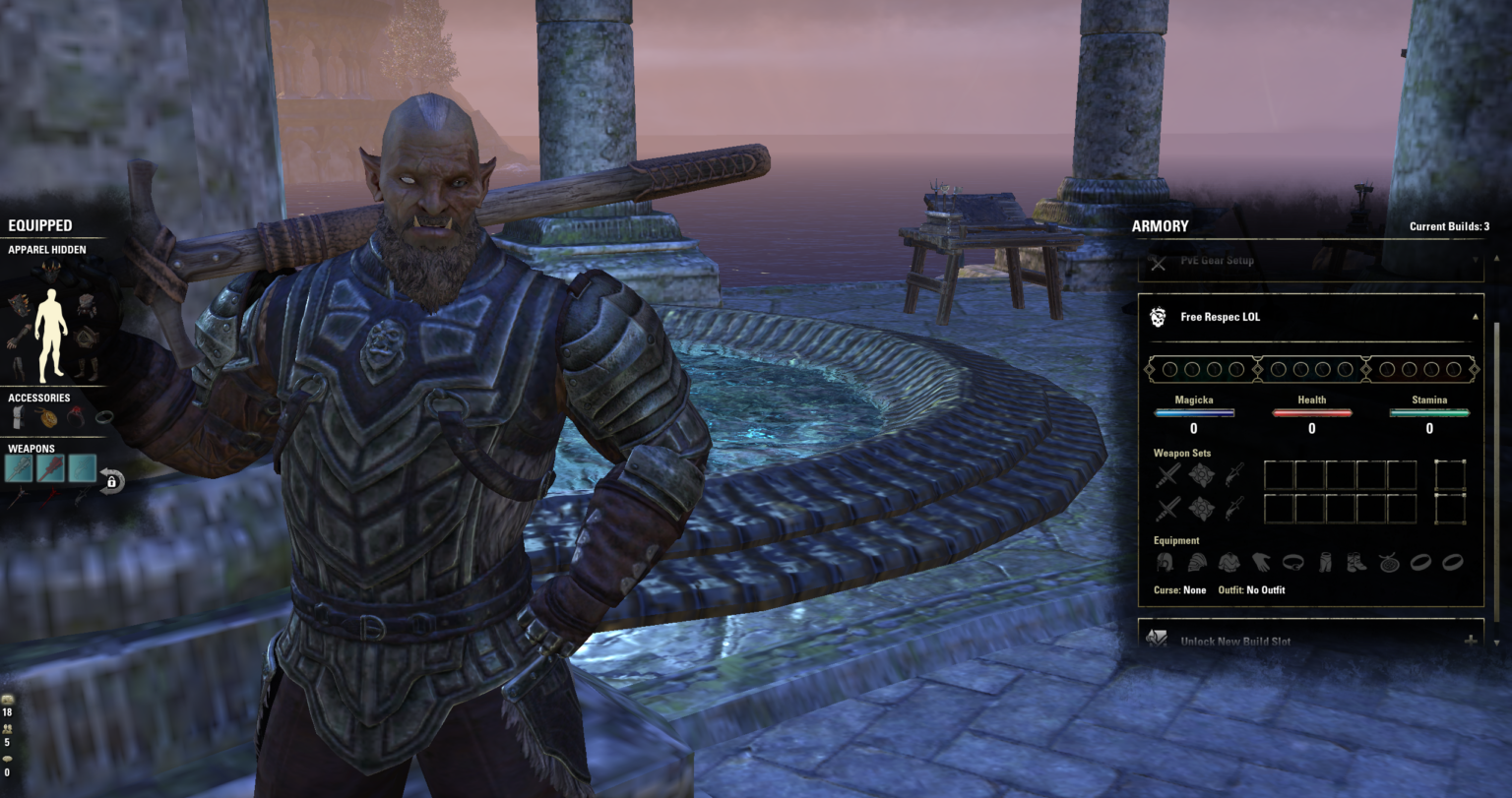Click the first Magicka champion point circle

tap(1170, 368)
